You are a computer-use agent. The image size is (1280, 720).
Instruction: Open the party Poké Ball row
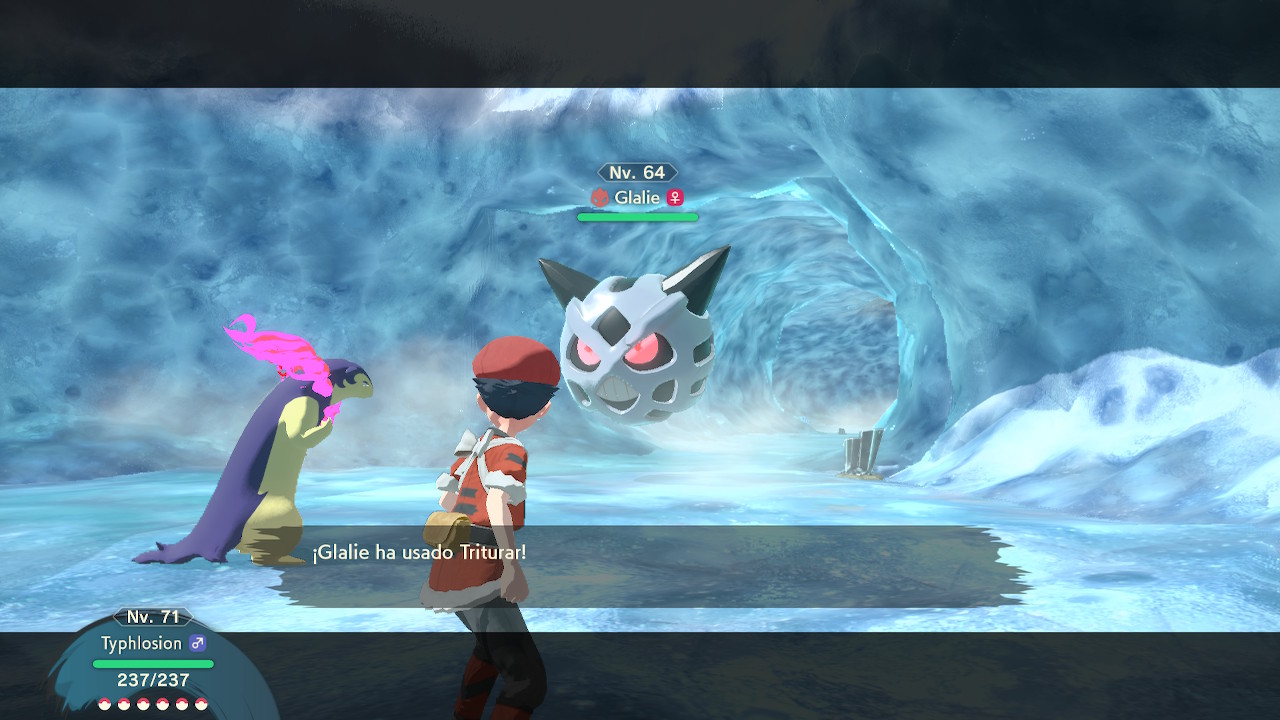pyautogui.click(x=153, y=704)
